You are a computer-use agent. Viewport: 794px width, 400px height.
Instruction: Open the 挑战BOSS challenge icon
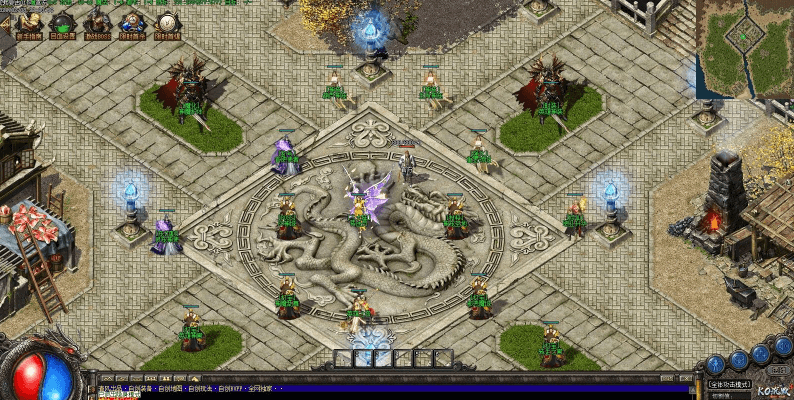coord(97,21)
